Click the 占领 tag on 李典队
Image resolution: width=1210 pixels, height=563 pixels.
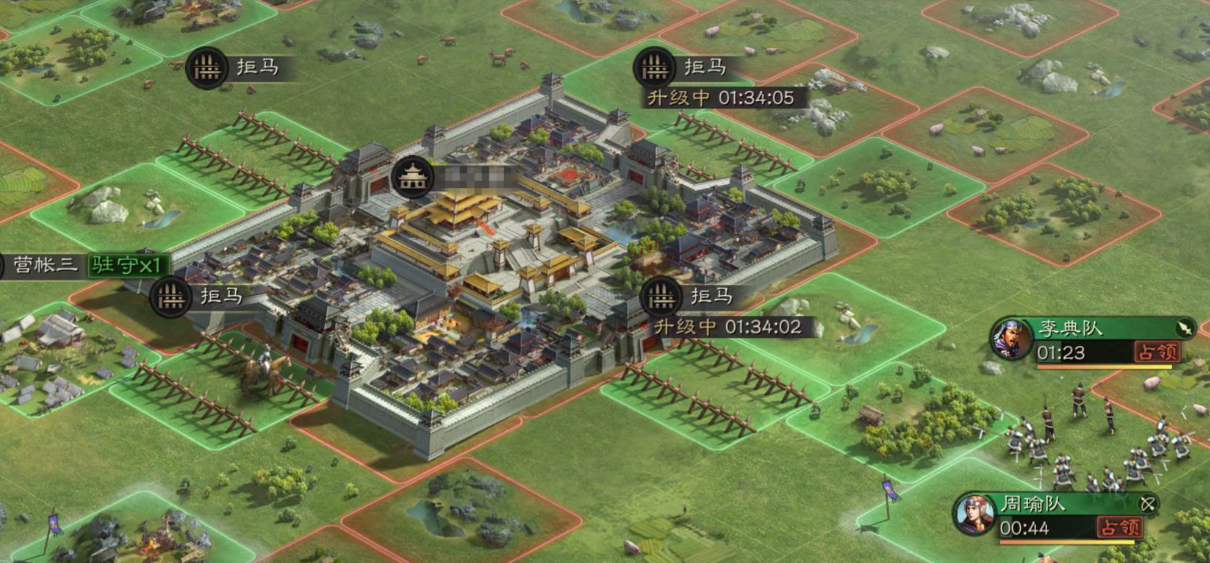click(1157, 352)
